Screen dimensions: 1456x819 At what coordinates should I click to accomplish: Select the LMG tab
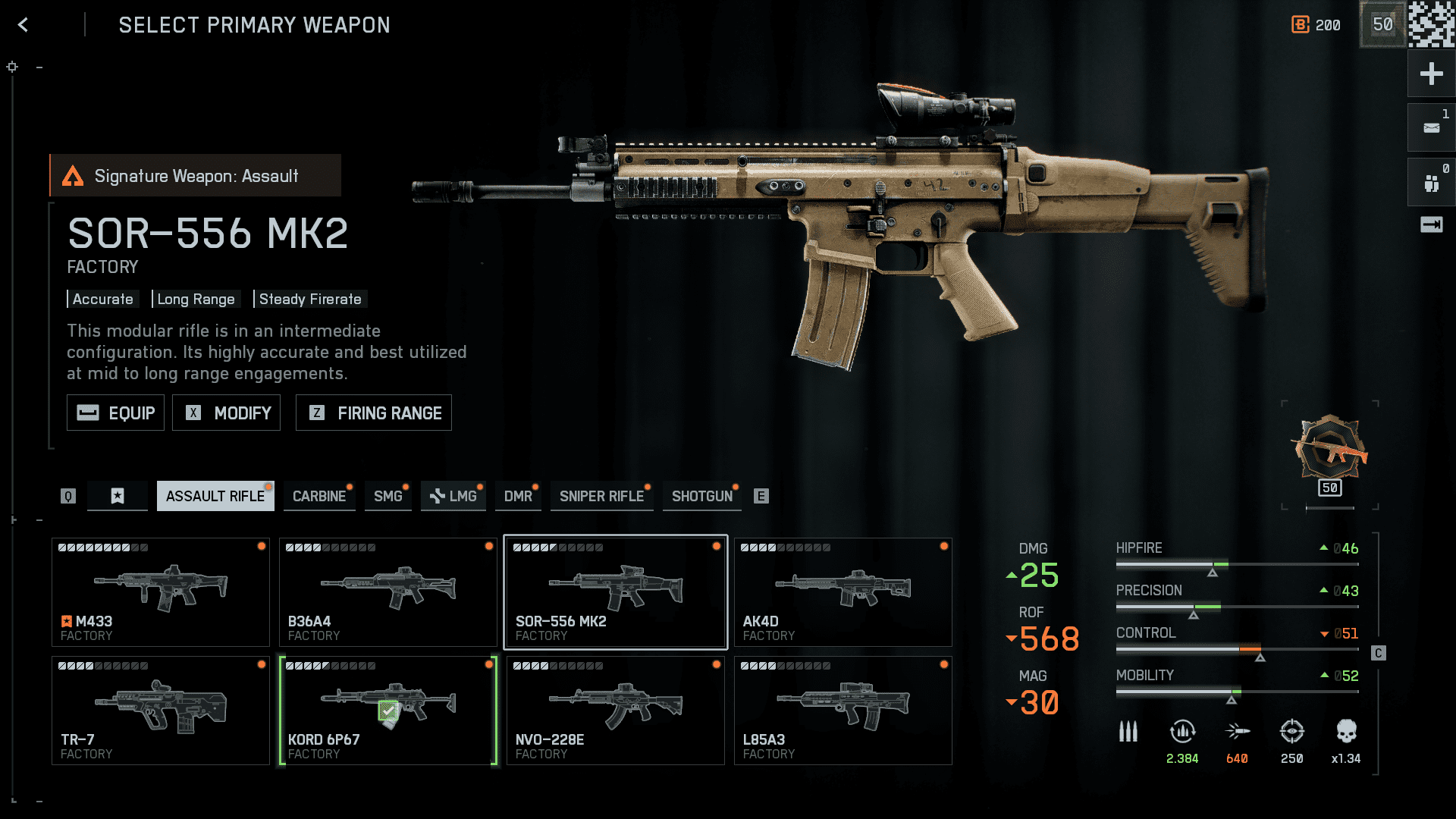[x=453, y=496]
